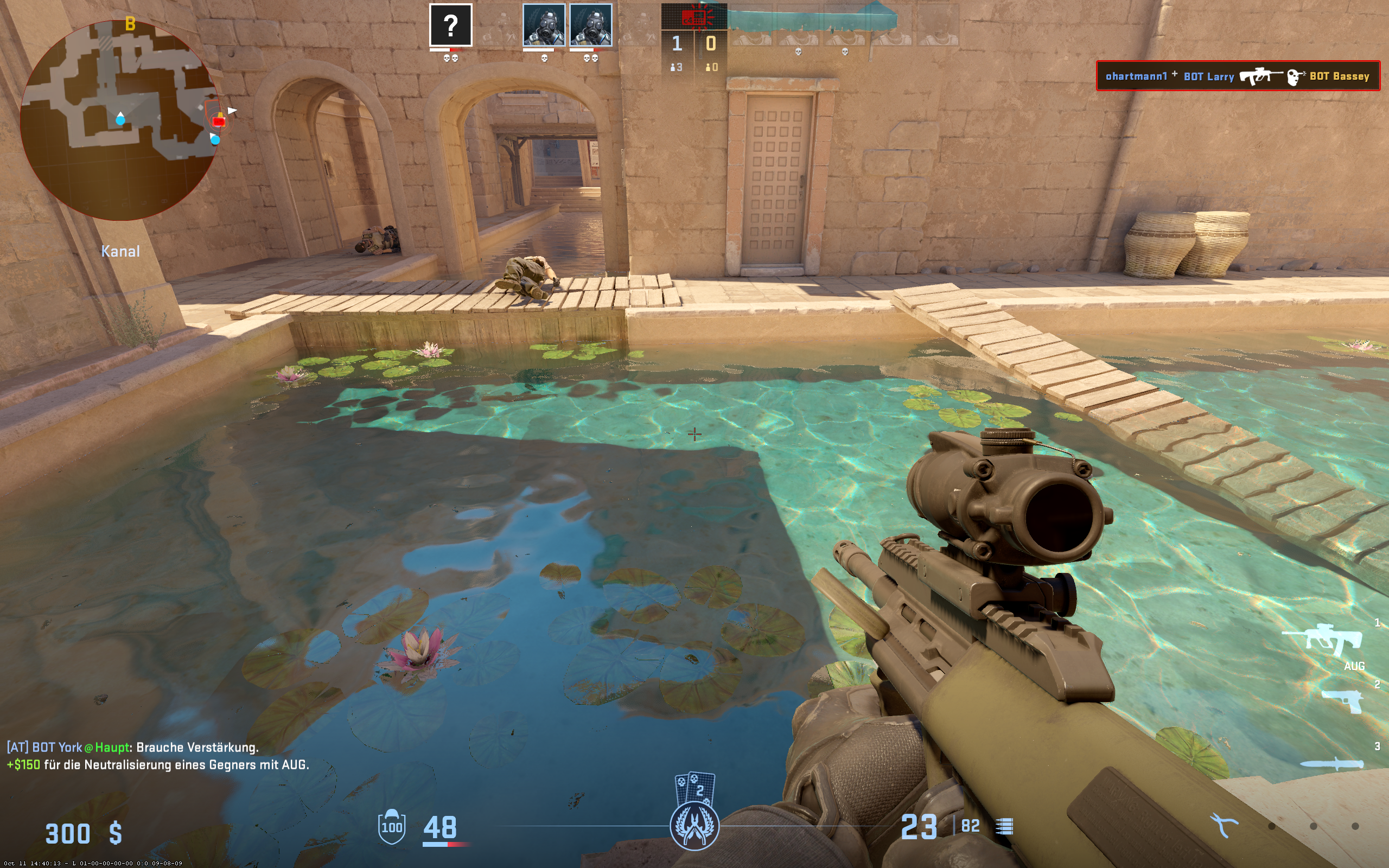Click the Counter-Terrorist team emblem

pyautogui.click(x=694, y=826)
